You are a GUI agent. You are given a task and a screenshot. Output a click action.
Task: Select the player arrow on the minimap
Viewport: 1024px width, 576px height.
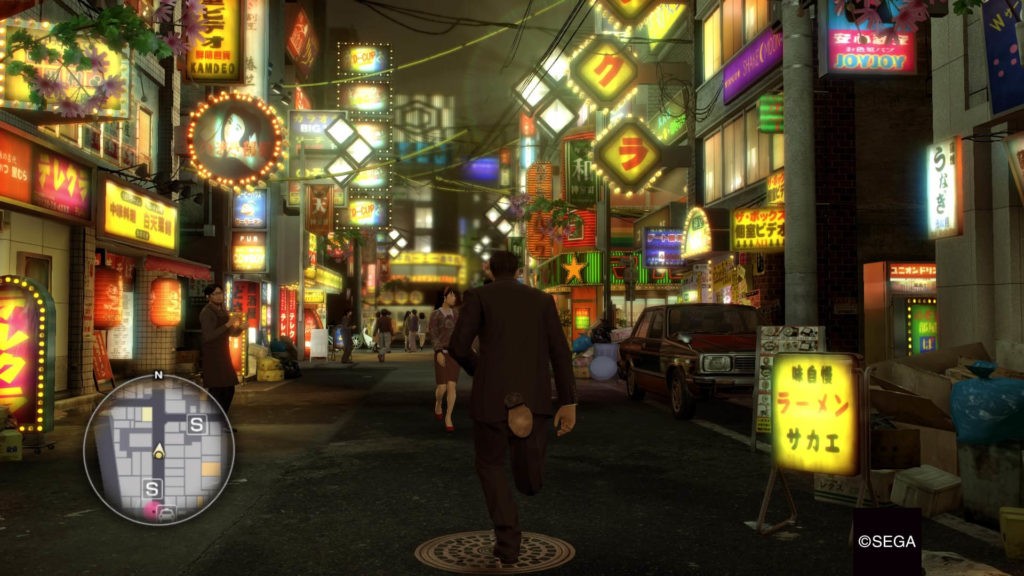pos(158,451)
